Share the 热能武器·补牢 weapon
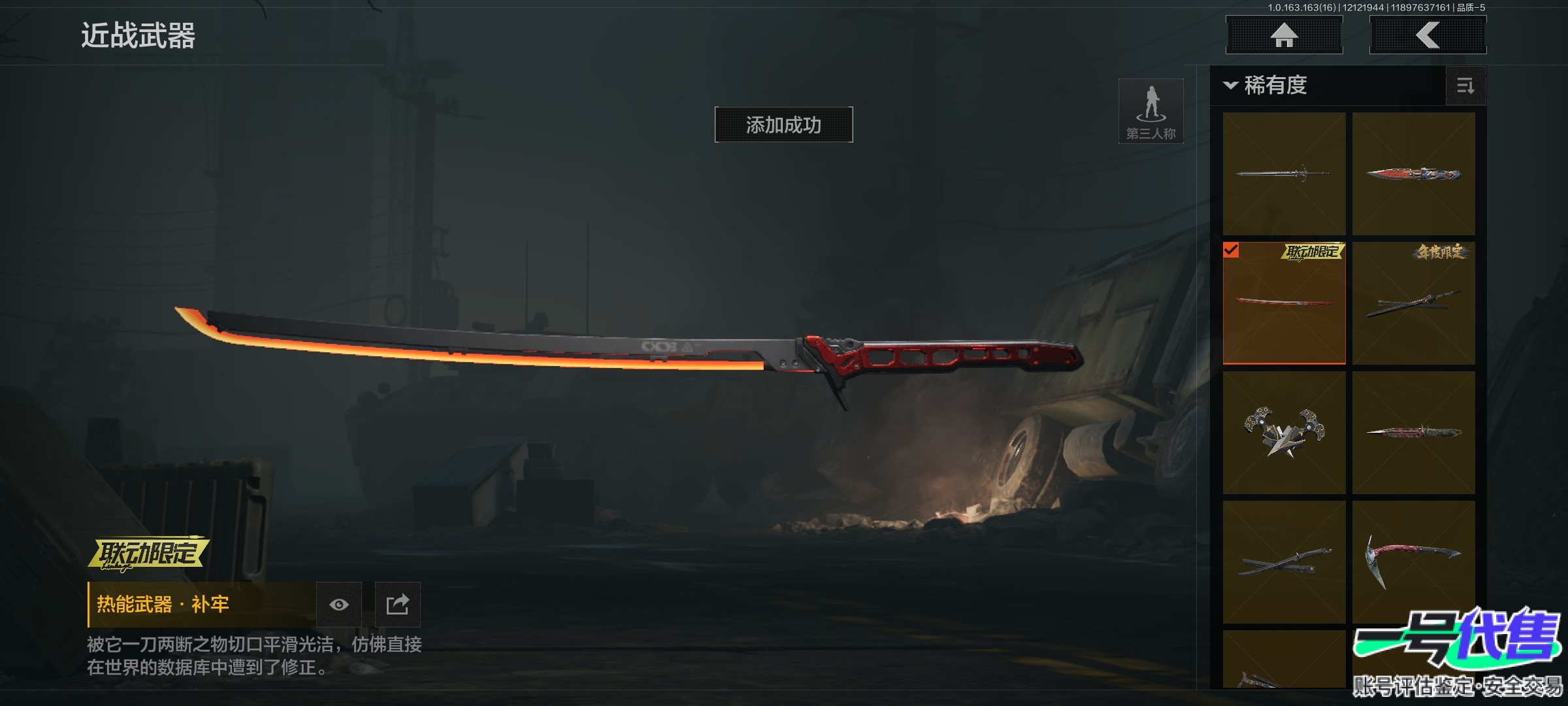The width and height of the screenshot is (1568, 706). (397, 605)
